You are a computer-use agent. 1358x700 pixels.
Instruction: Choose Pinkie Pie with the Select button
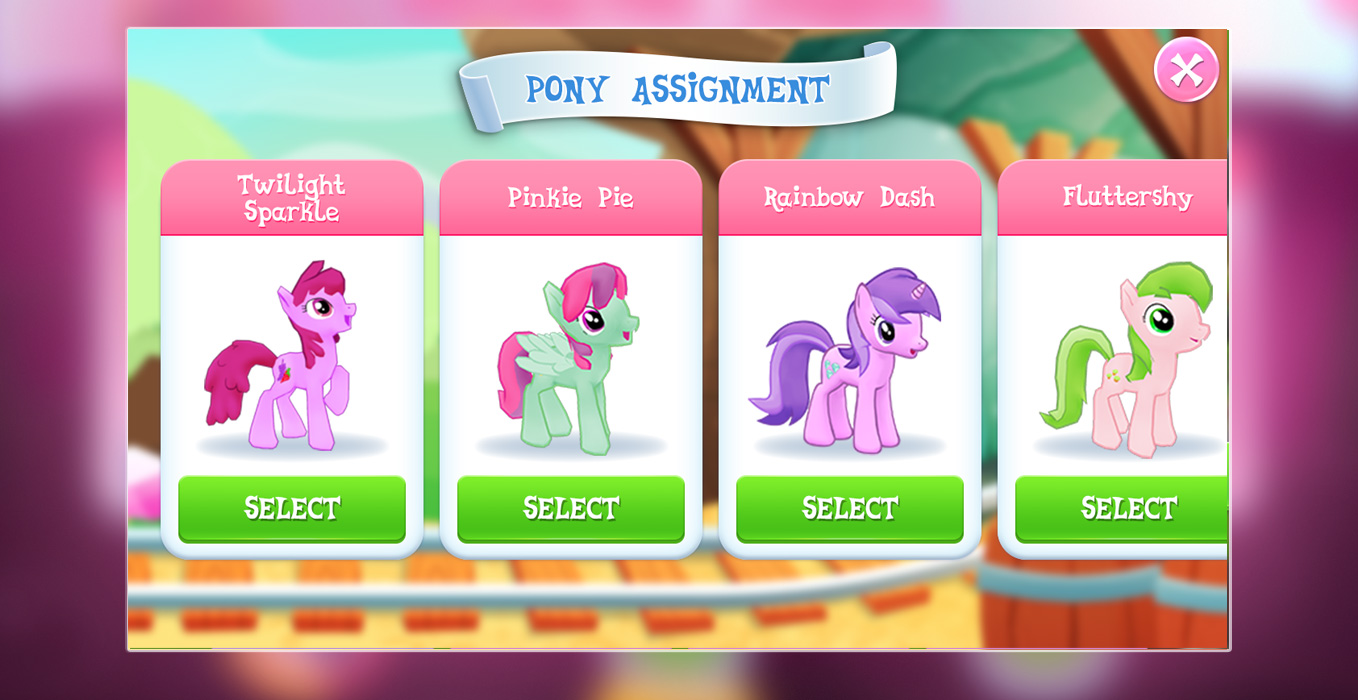tap(571, 508)
